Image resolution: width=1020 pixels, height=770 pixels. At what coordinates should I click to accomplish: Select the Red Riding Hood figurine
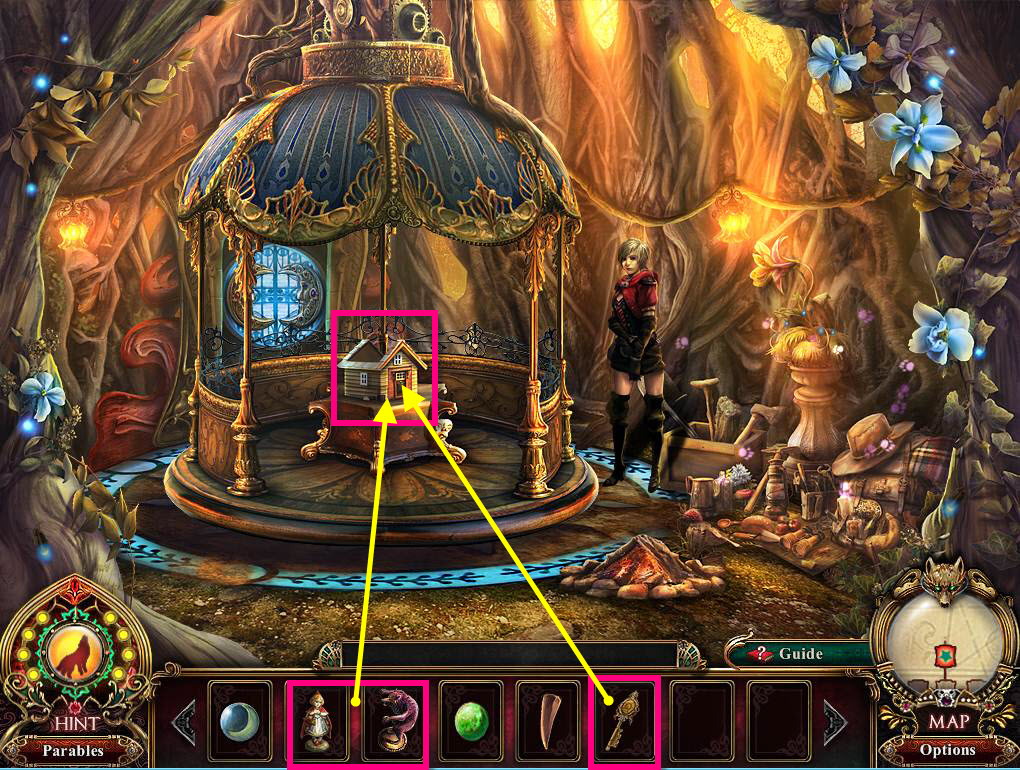click(x=316, y=720)
